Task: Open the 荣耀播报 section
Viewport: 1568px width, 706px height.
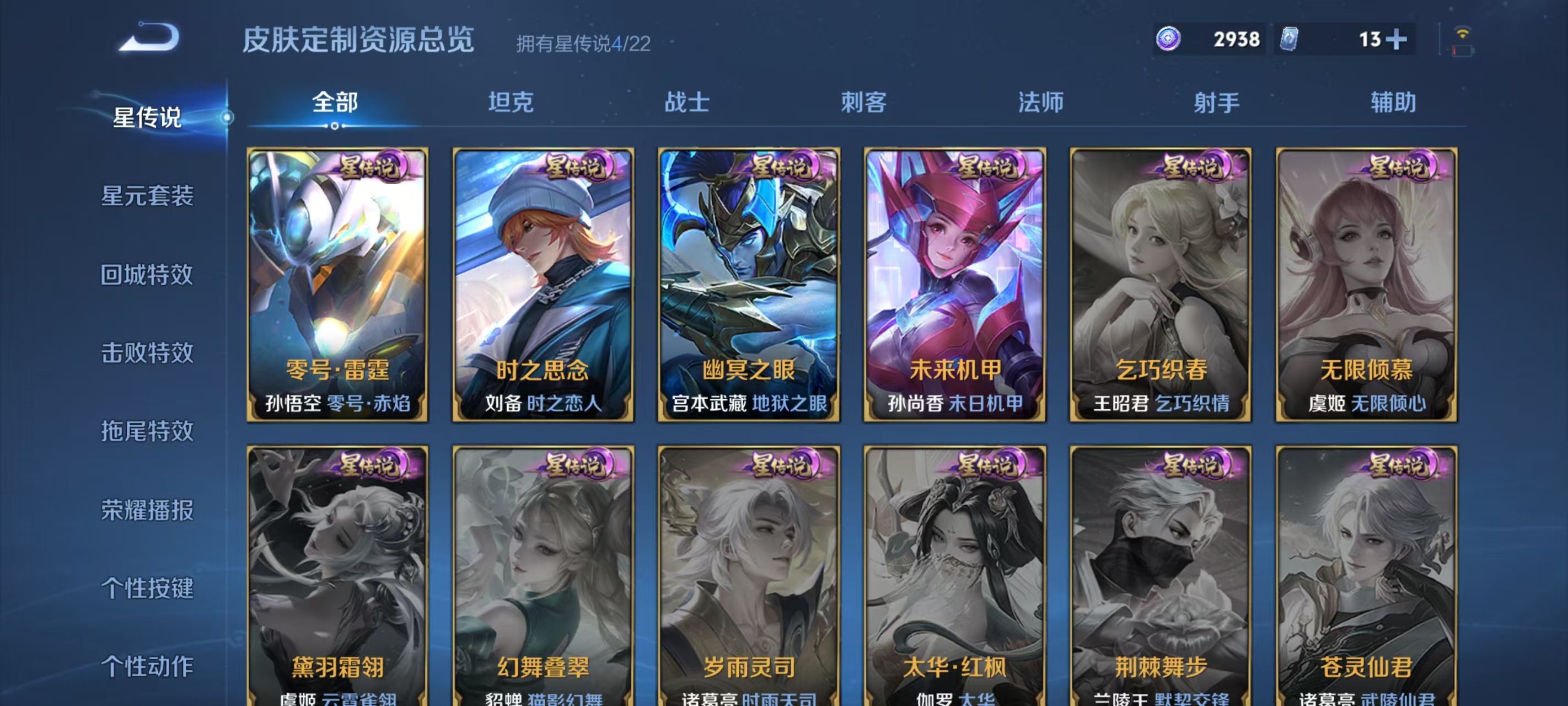Action: tap(148, 510)
